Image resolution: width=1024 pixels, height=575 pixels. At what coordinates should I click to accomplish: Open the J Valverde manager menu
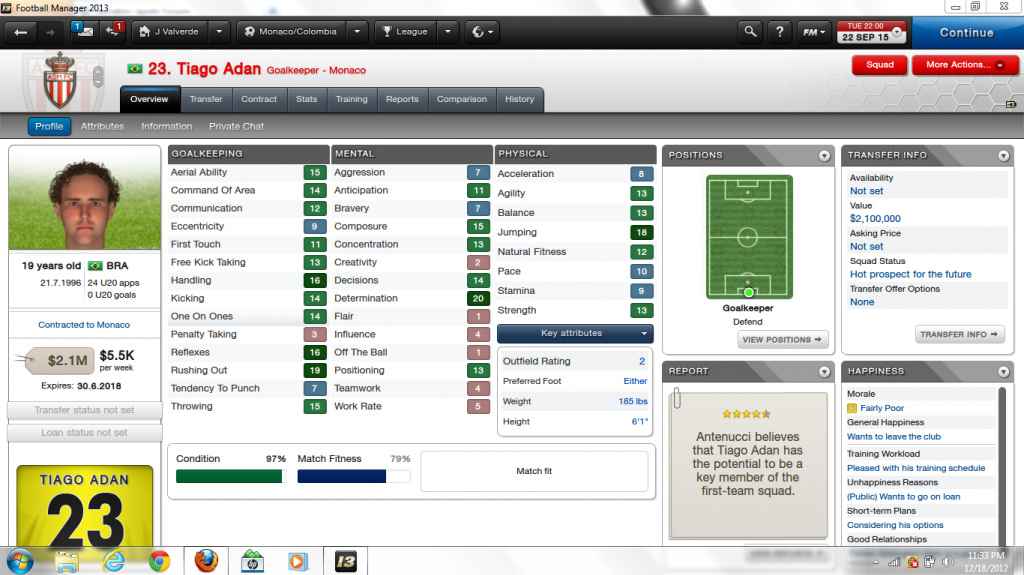coord(178,32)
